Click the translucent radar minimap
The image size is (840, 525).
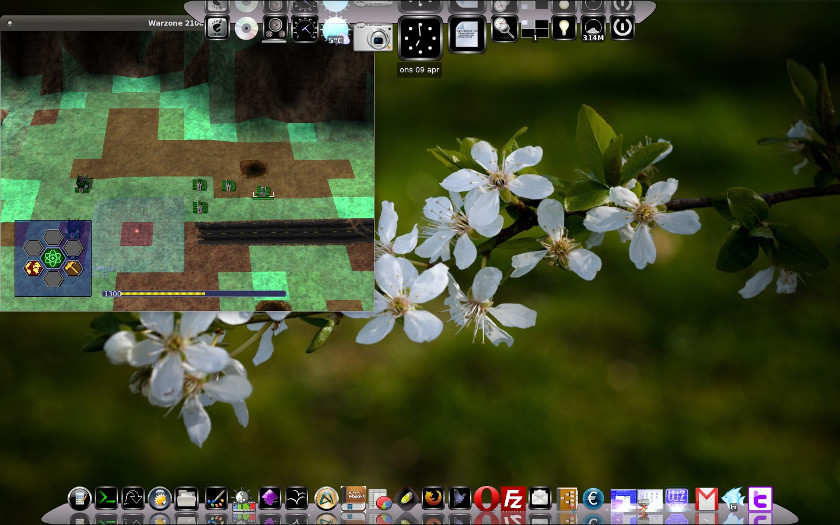tap(140, 234)
